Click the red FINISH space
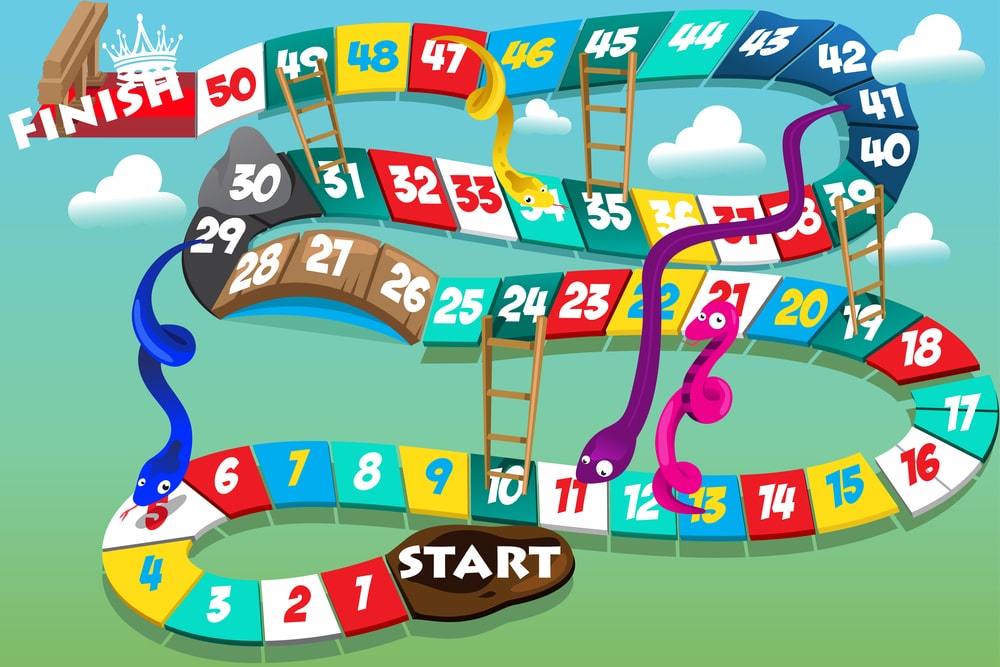 100,100
